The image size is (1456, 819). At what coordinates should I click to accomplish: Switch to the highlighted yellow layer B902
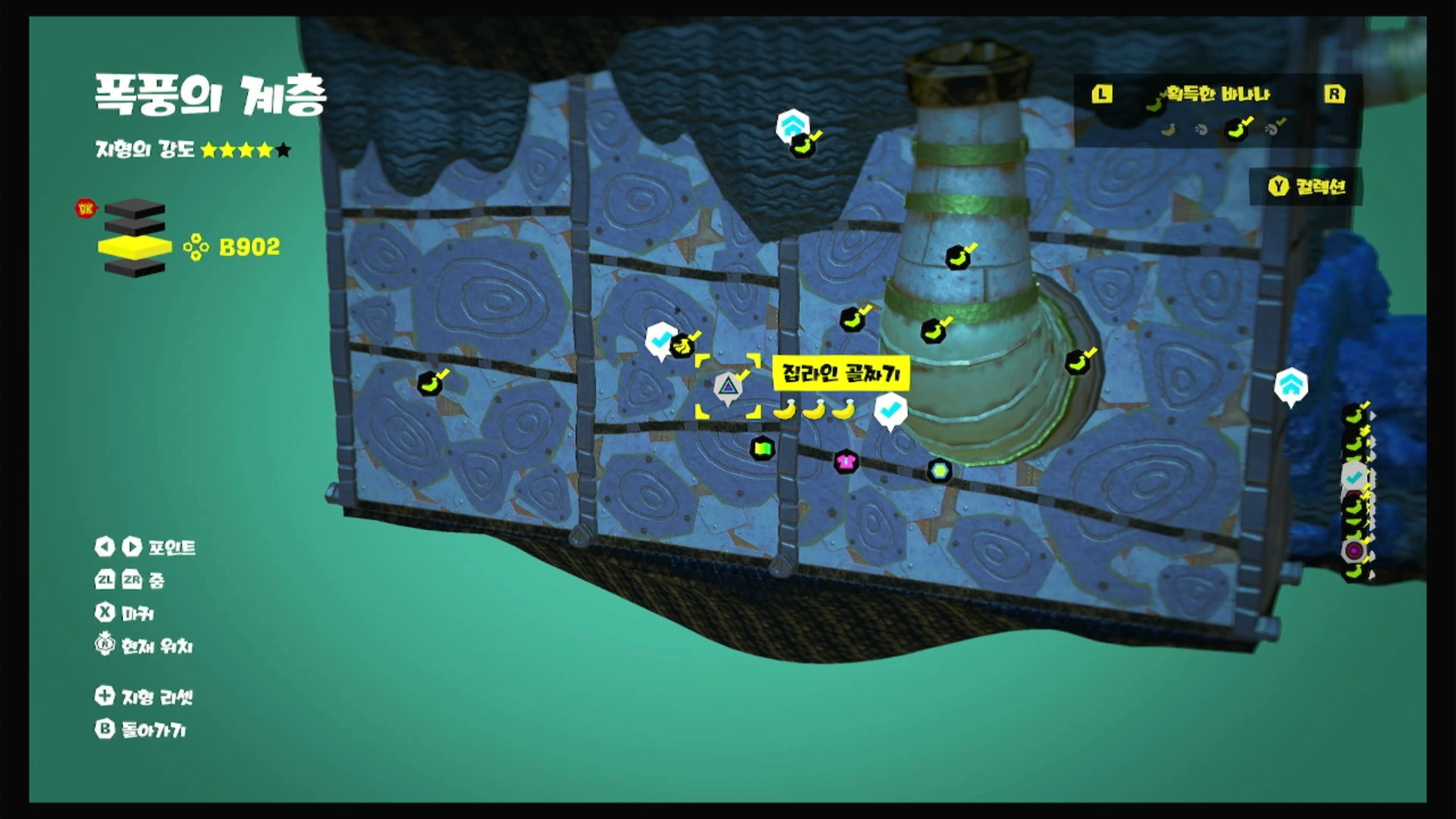[x=135, y=247]
